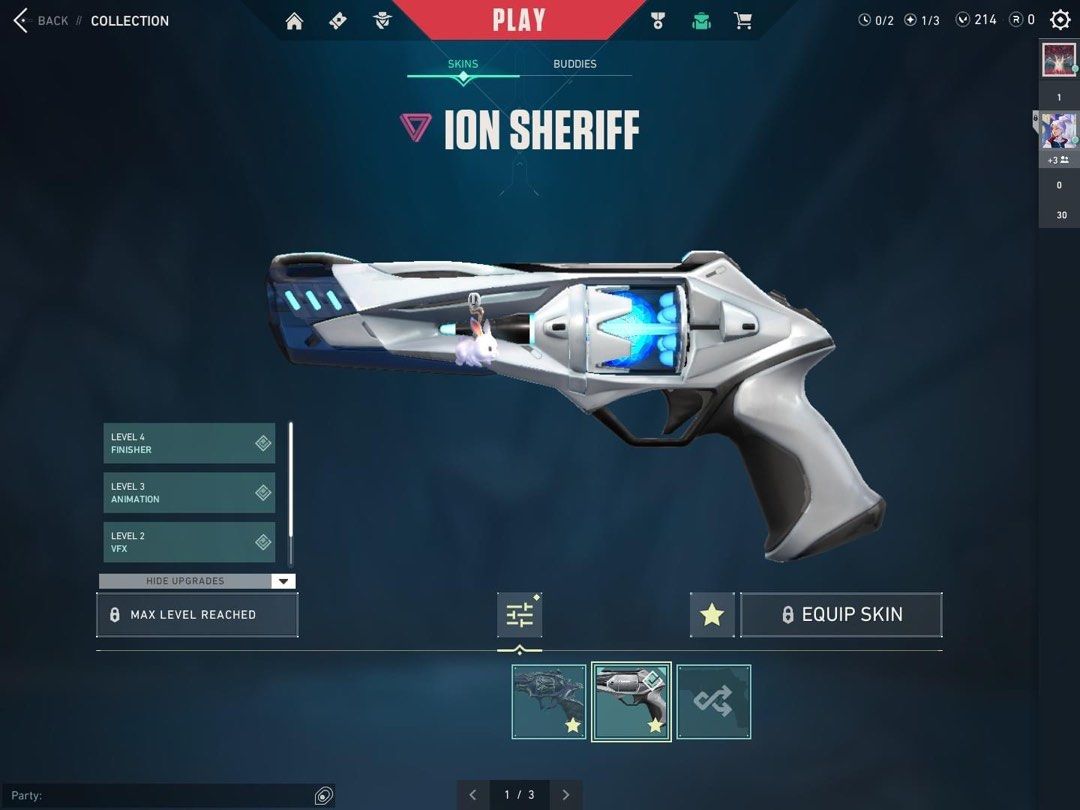
Task: Select the Level 3 Animation upgrade
Action: (189, 493)
